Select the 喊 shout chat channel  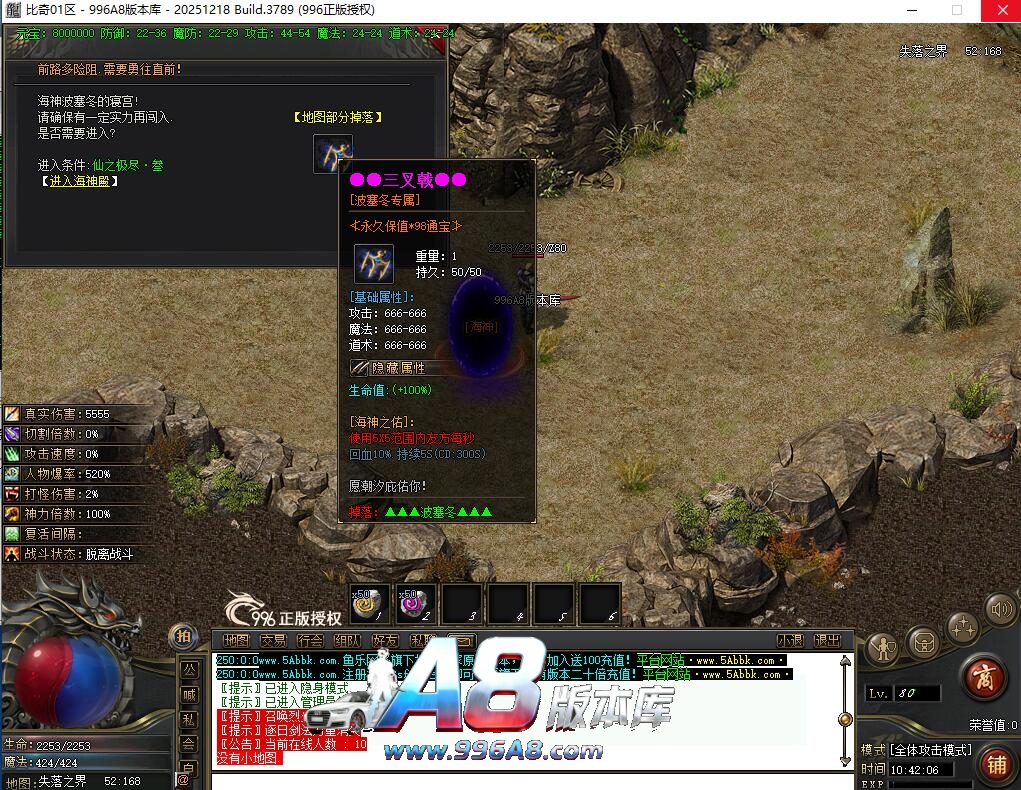tap(188, 694)
